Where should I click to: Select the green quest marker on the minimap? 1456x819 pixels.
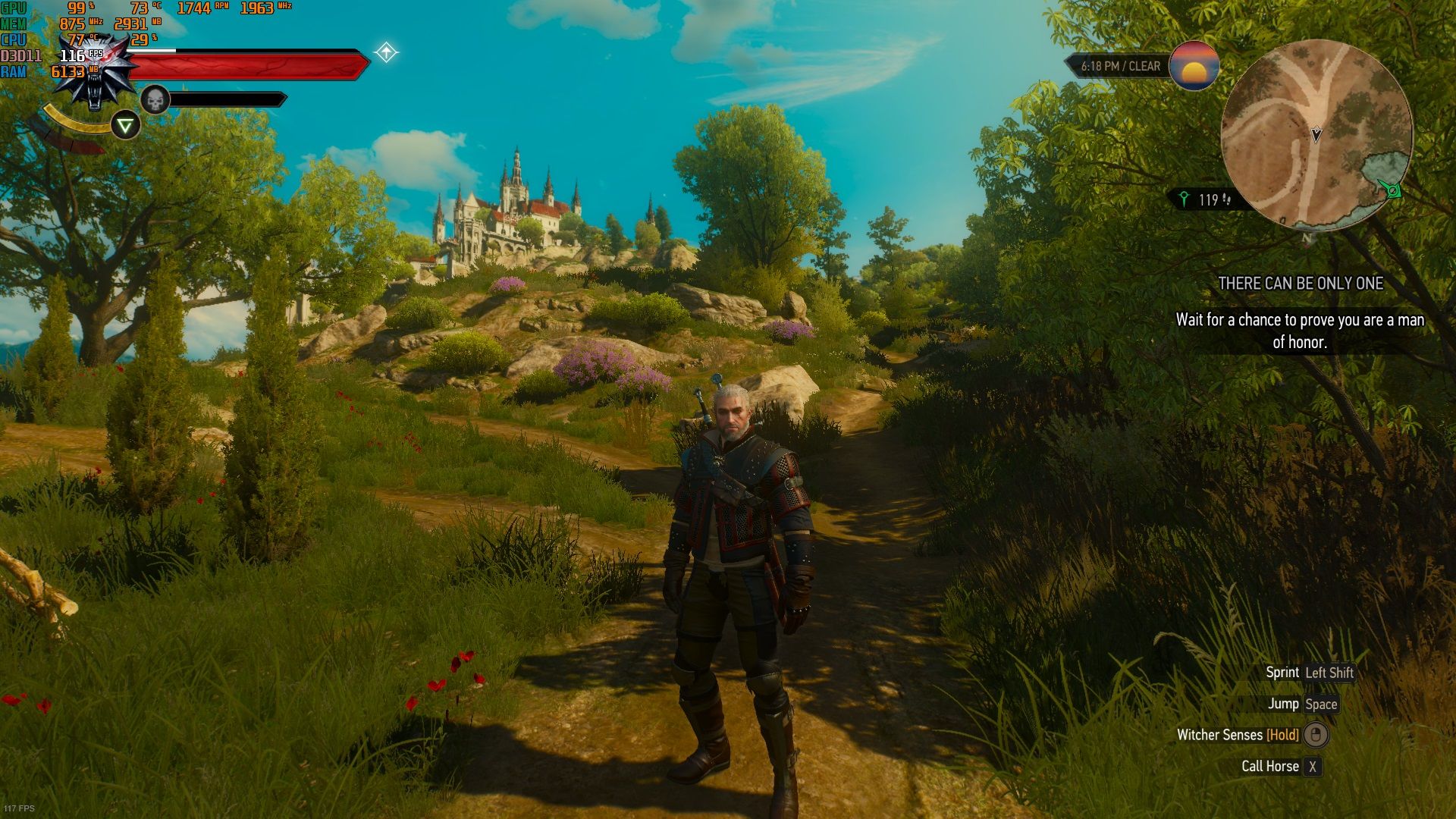coord(1392,189)
